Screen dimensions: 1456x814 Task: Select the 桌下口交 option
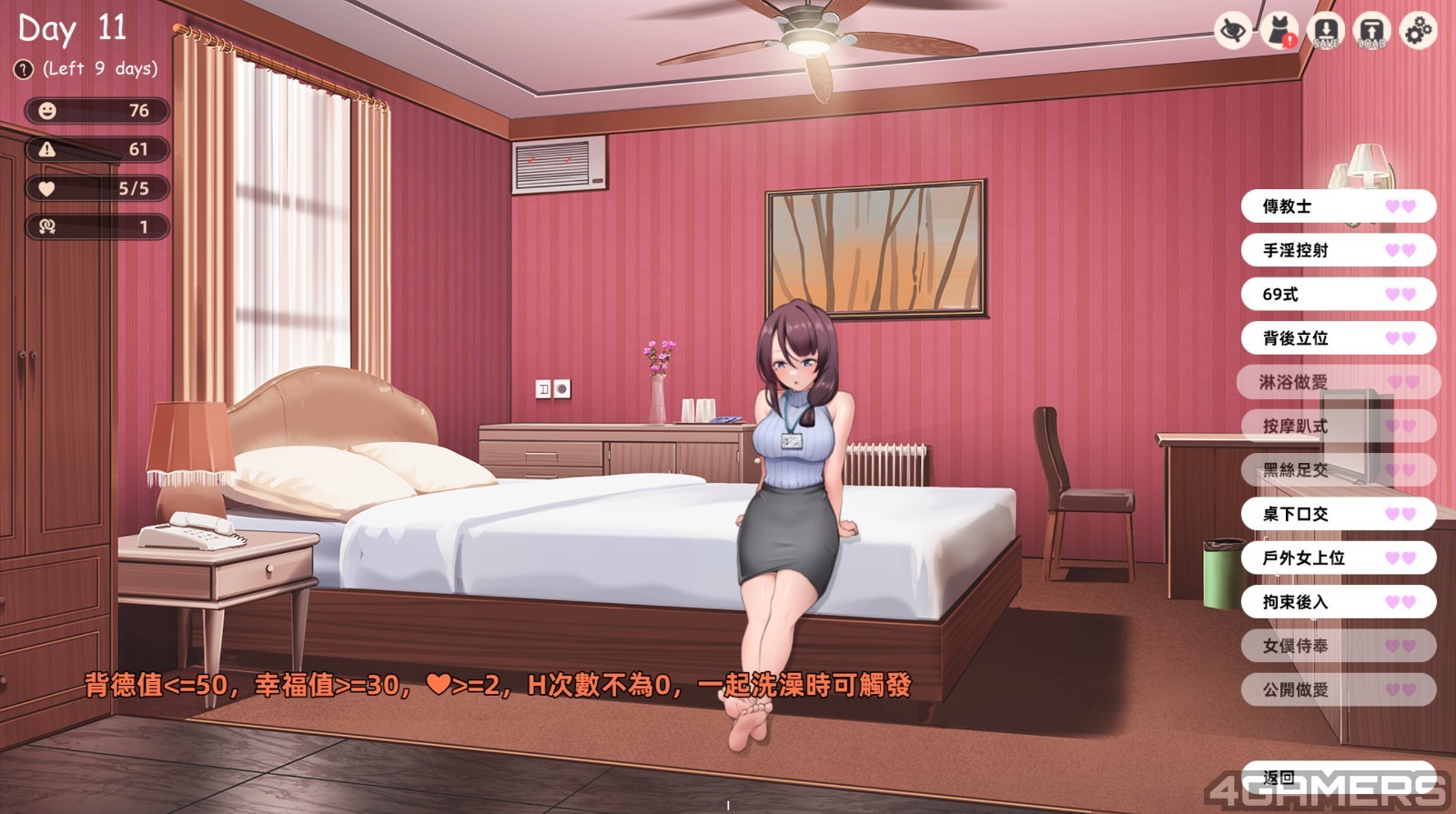[x=1338, y=514]
